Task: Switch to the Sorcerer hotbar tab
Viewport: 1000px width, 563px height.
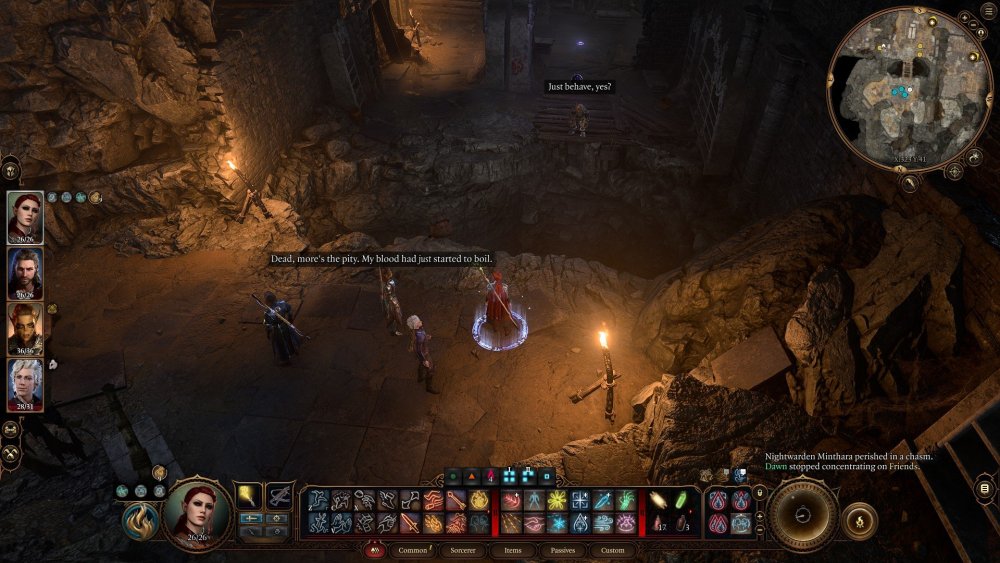Action: [464, 550]
